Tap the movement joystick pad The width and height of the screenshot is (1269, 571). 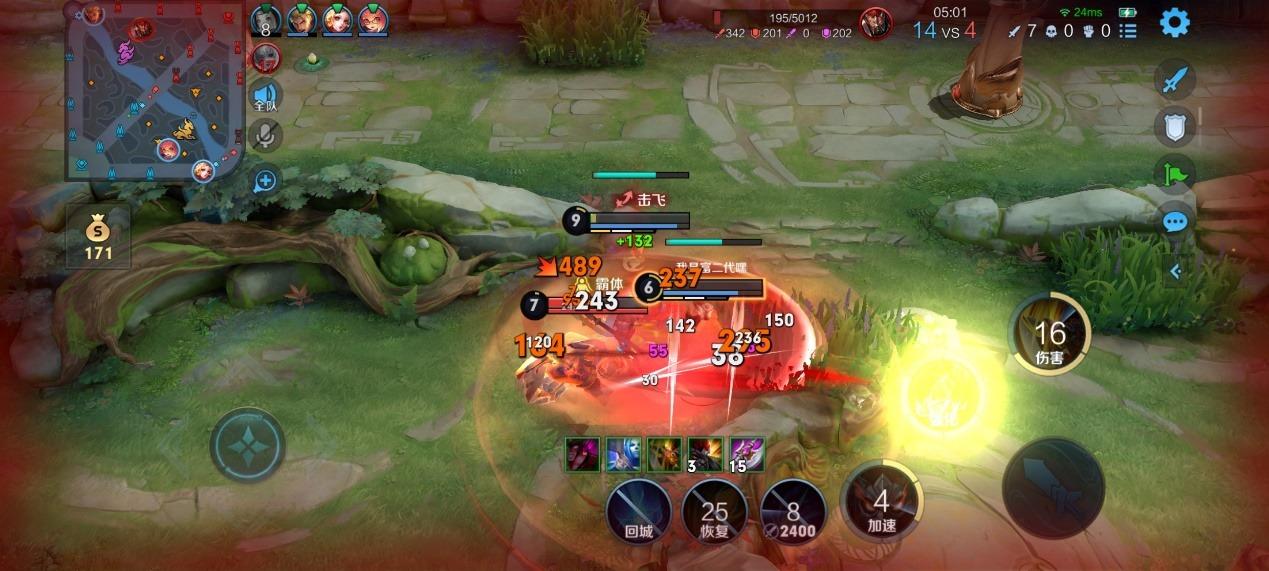247,445
